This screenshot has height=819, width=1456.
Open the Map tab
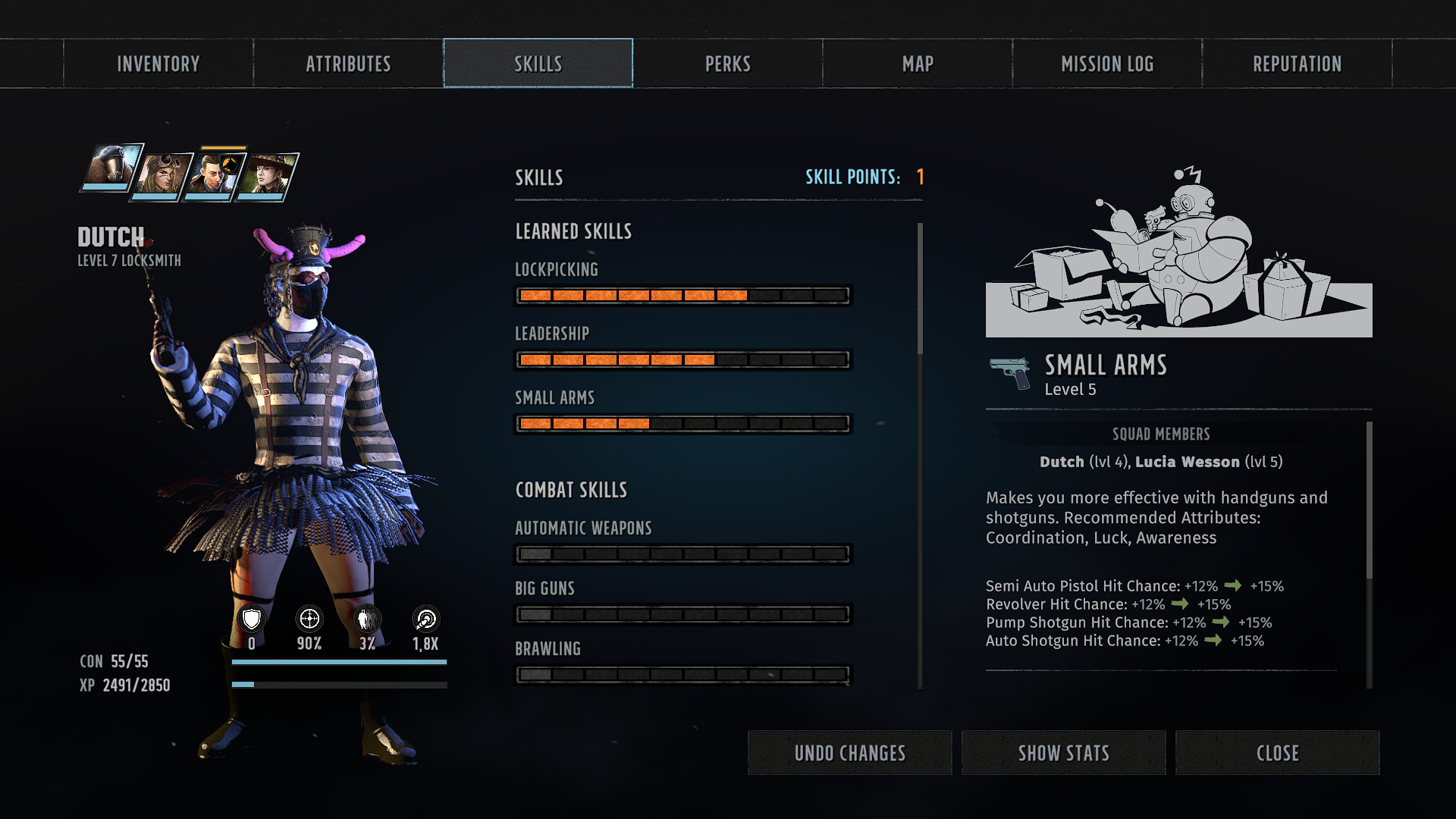pos(918,64)
